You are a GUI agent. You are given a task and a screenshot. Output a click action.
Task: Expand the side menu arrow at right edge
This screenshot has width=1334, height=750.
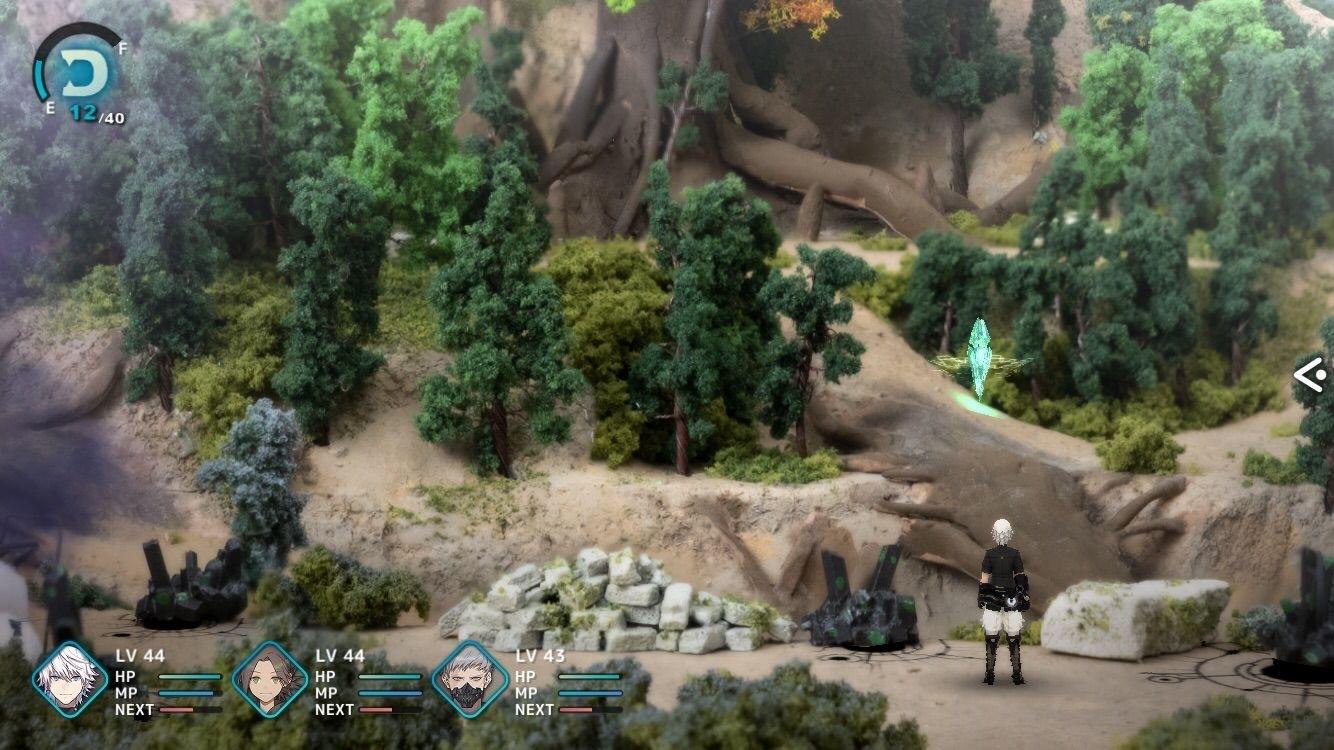coord(1310,375)
